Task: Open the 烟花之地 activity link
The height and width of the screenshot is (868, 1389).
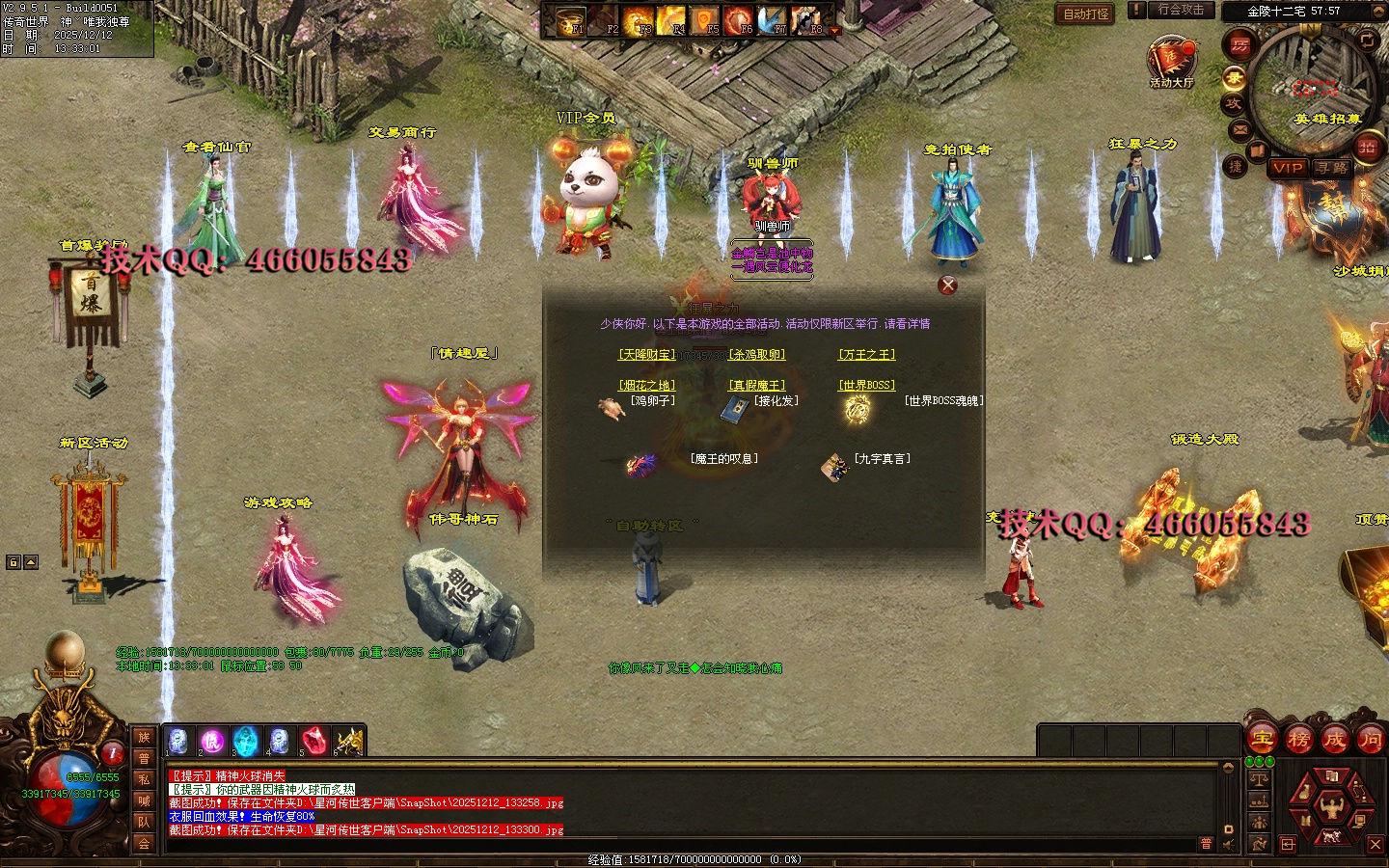Action: 646,385
